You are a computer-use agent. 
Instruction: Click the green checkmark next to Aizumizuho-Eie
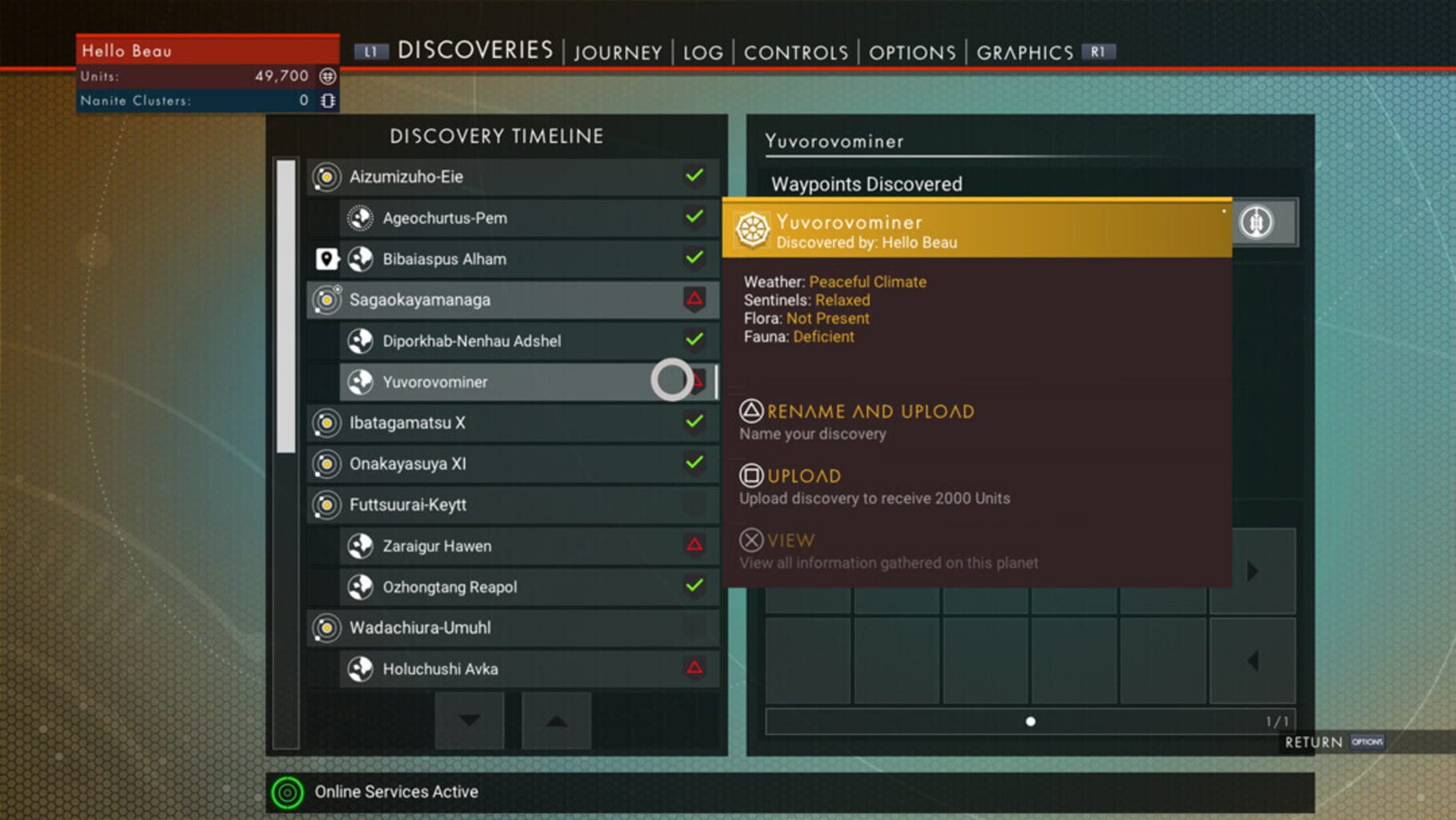[x=695, y=176]
